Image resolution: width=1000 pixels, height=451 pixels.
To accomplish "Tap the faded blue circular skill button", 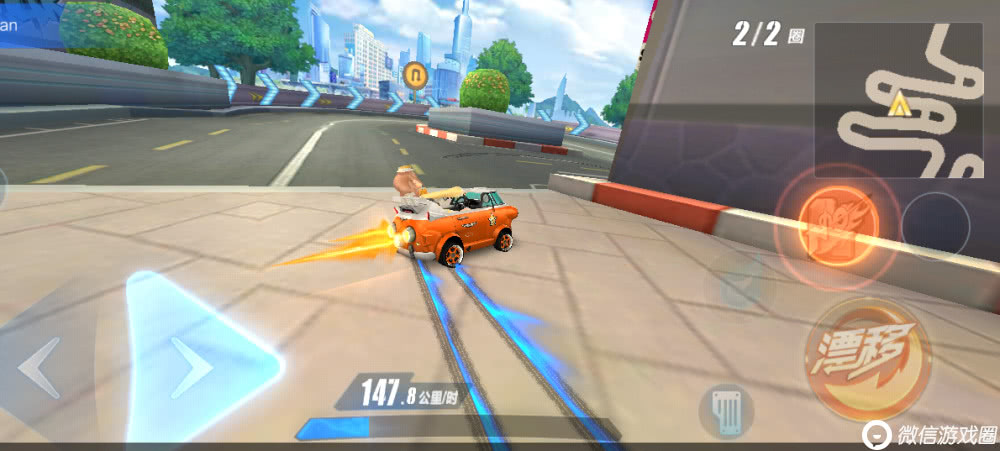I will click(741, 285).
